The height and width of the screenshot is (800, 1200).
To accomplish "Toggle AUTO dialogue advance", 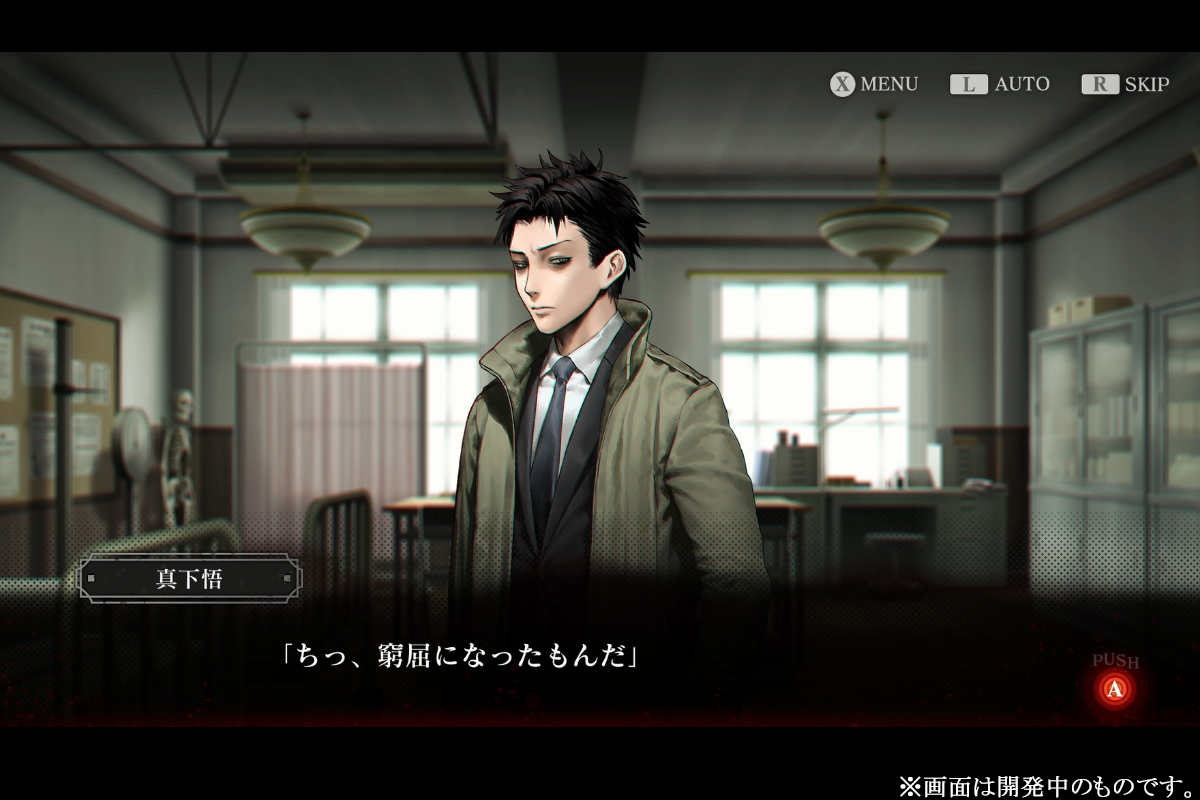I will 1000,84.
